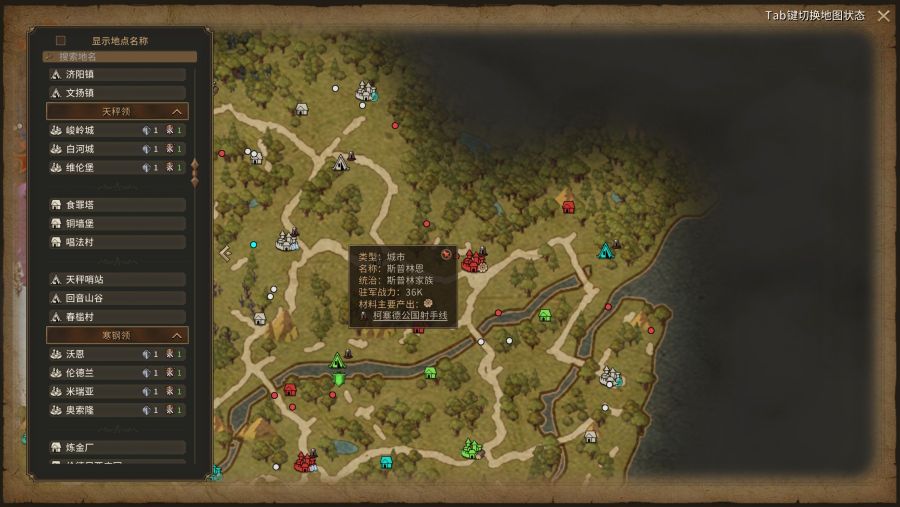Viewport: 900px width, 507px height.
Task: Select 炼金厂 in the location list
Action: 116,447
